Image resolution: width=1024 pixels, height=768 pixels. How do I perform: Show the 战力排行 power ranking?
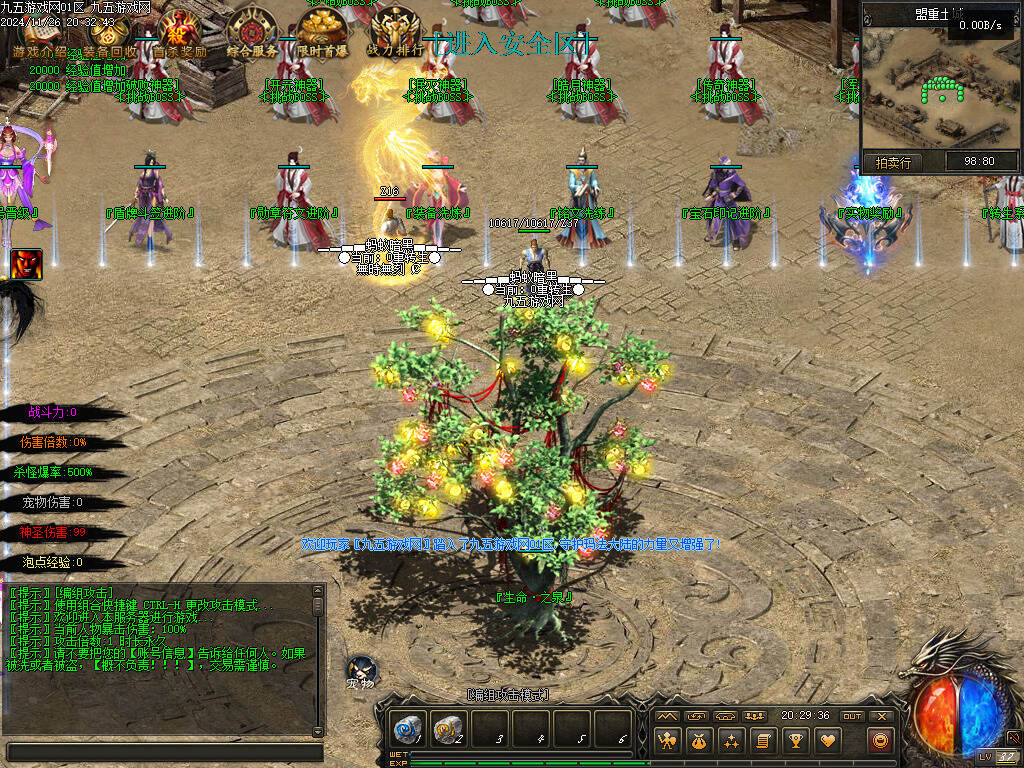[x=394, y=33]
